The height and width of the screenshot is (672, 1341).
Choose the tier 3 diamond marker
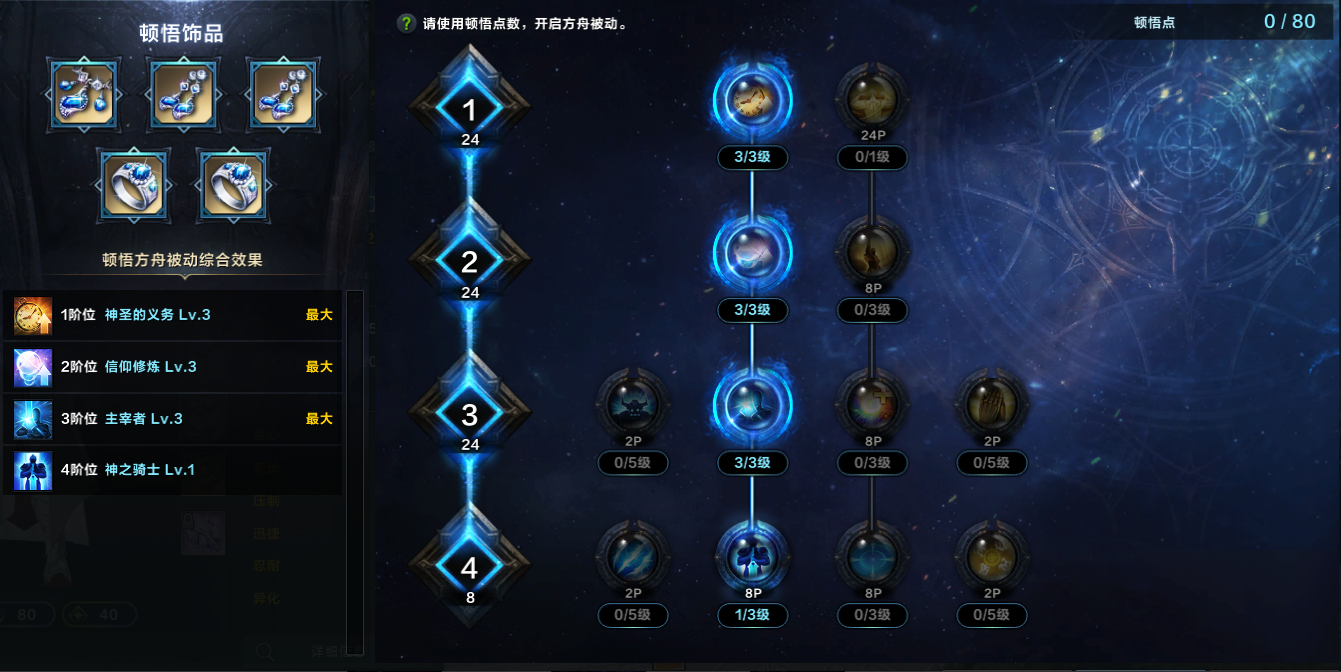pyautogui.click(x=470, y=413)
